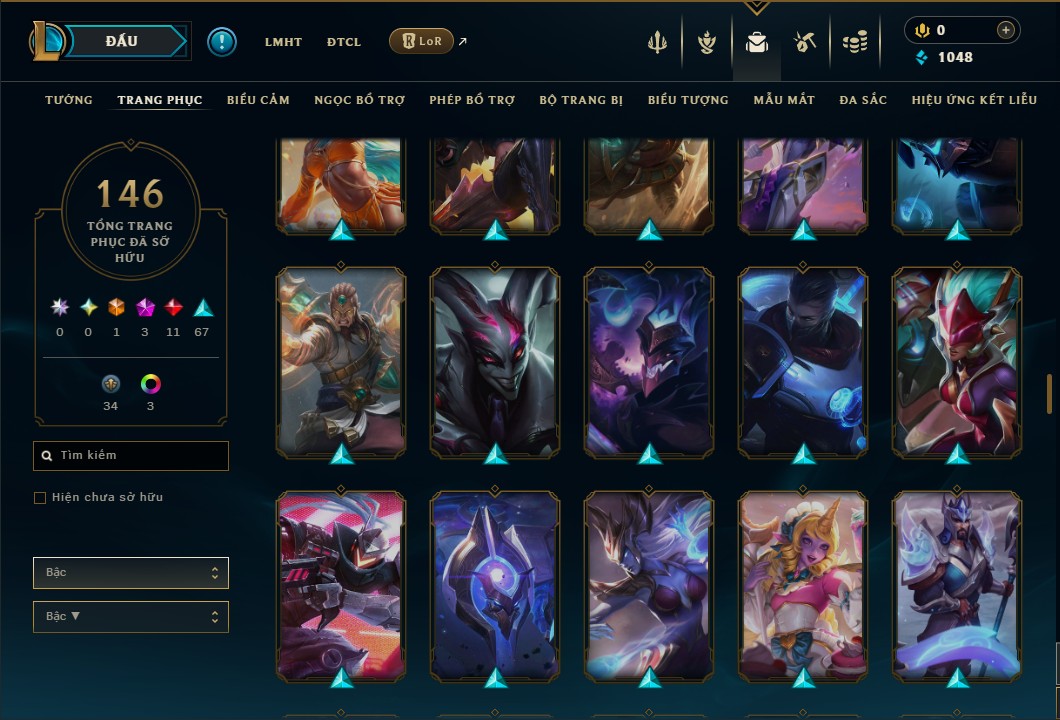Click the plus button beside the gold currency
The width and height of the screenshot is (1060, 720).
click(x=1005, y=30)
